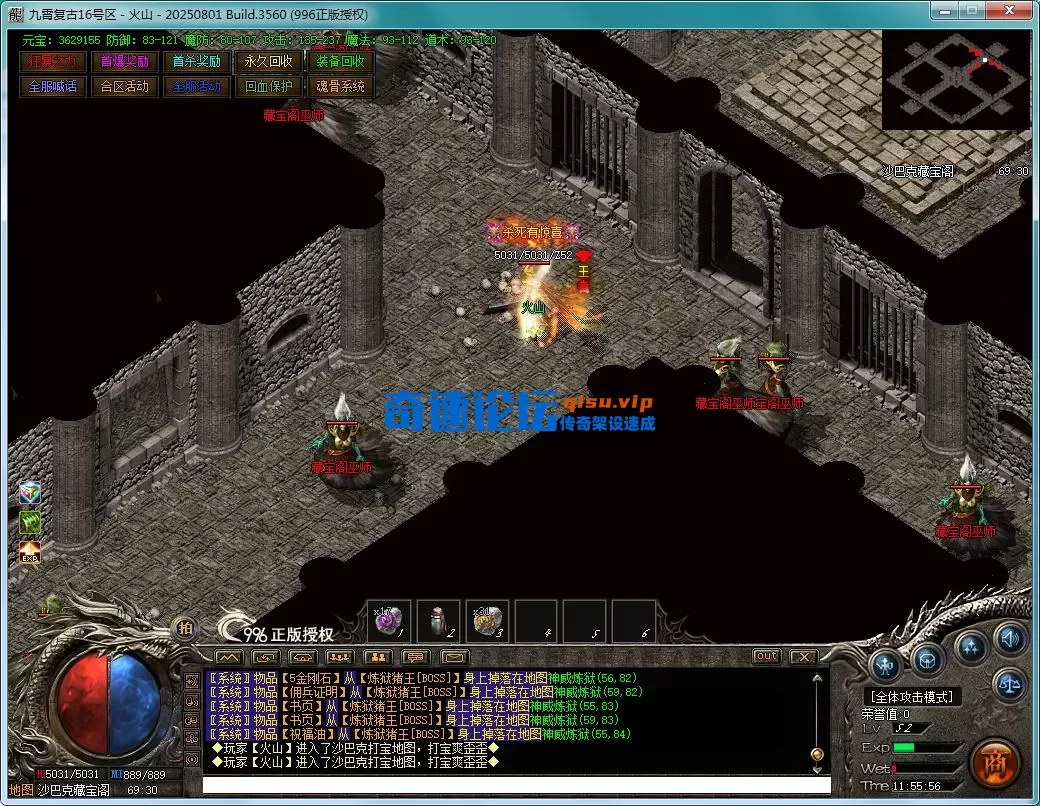1040x806 pixels.
Task: Open the minimap of 沙巴克藏宝阁
Action: tap(955, 80)
